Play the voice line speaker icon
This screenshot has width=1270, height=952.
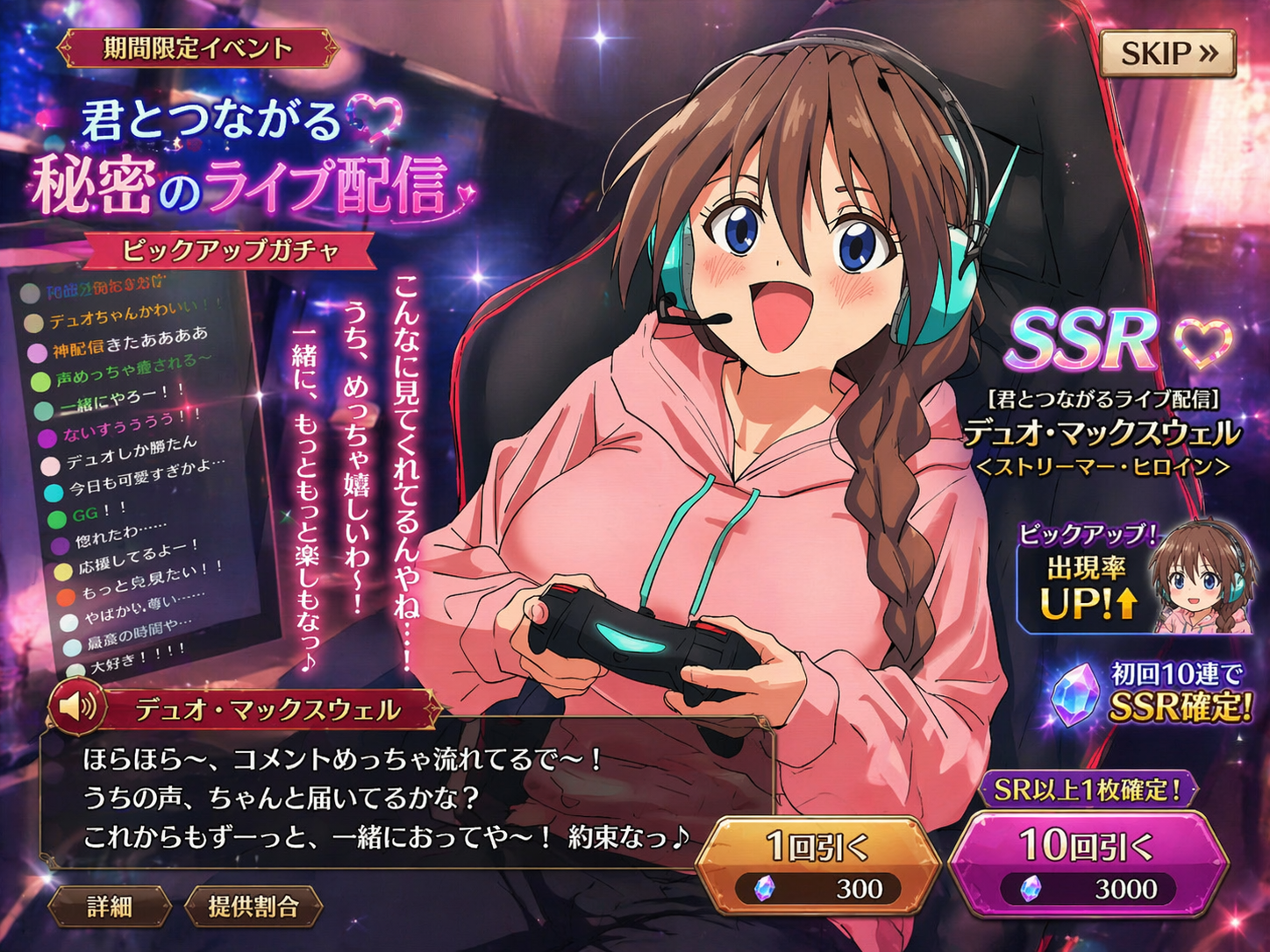tap(77, 706)
